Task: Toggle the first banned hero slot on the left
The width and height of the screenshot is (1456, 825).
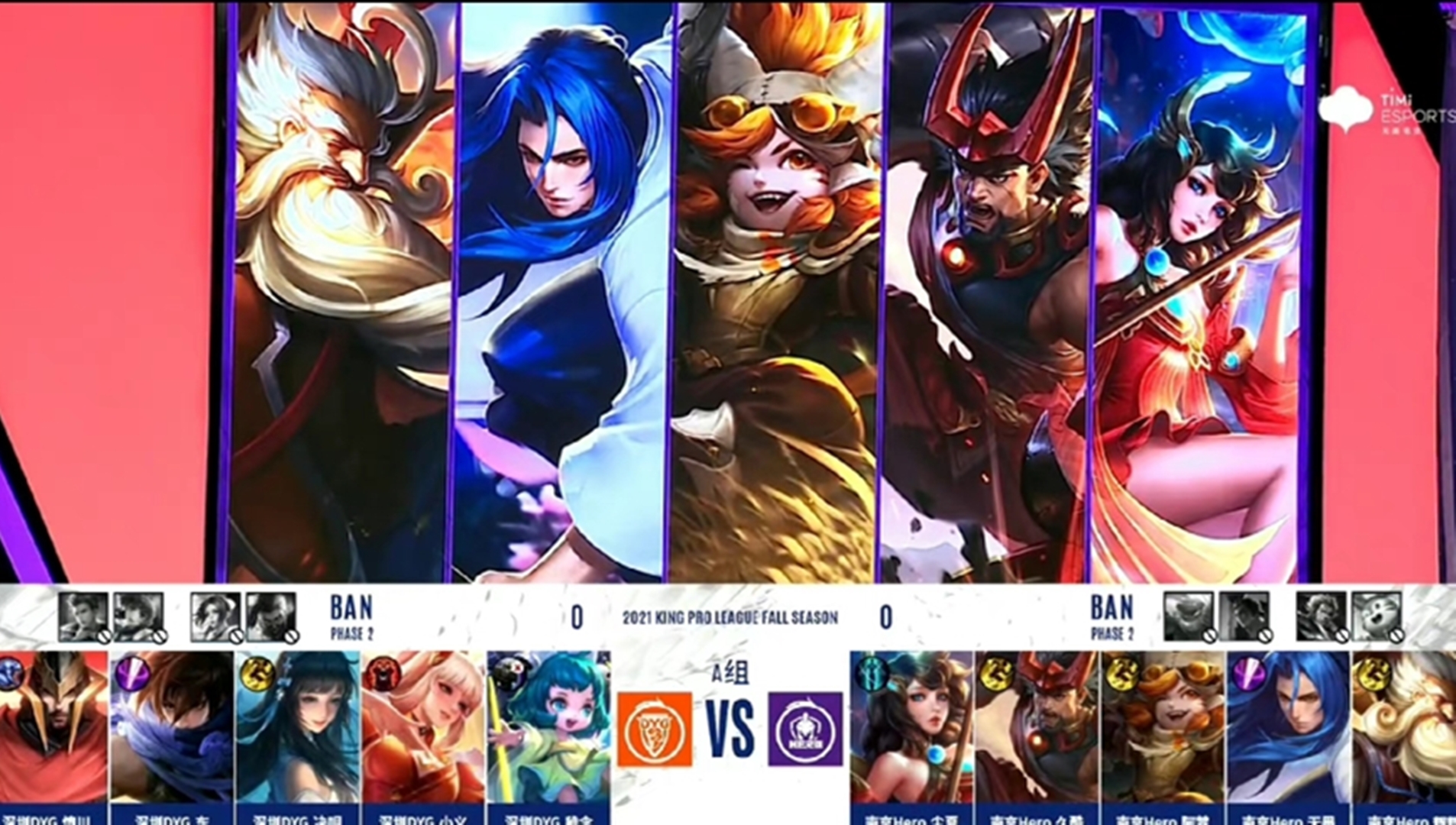Action: tap(82, 617)
